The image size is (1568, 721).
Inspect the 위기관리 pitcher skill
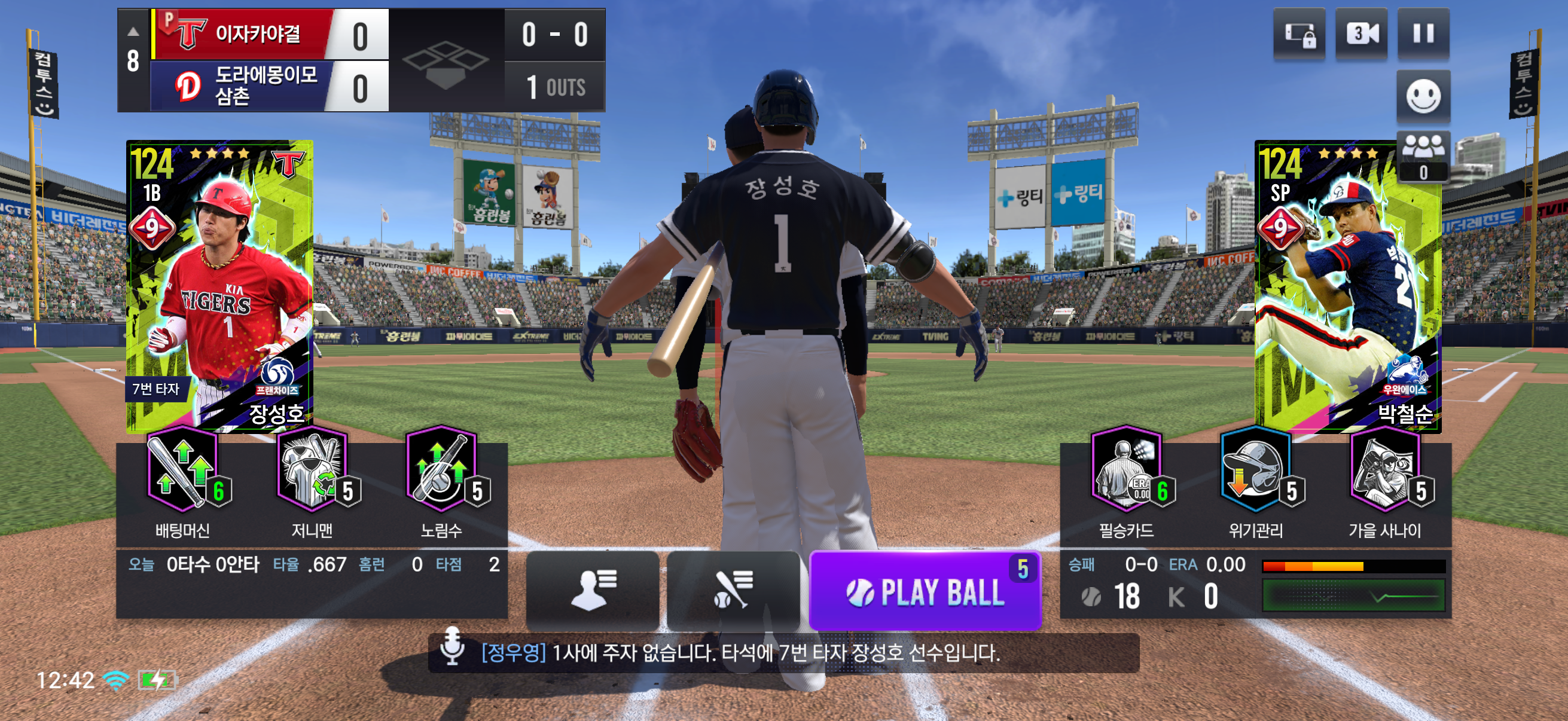(x=1255, y=472)
